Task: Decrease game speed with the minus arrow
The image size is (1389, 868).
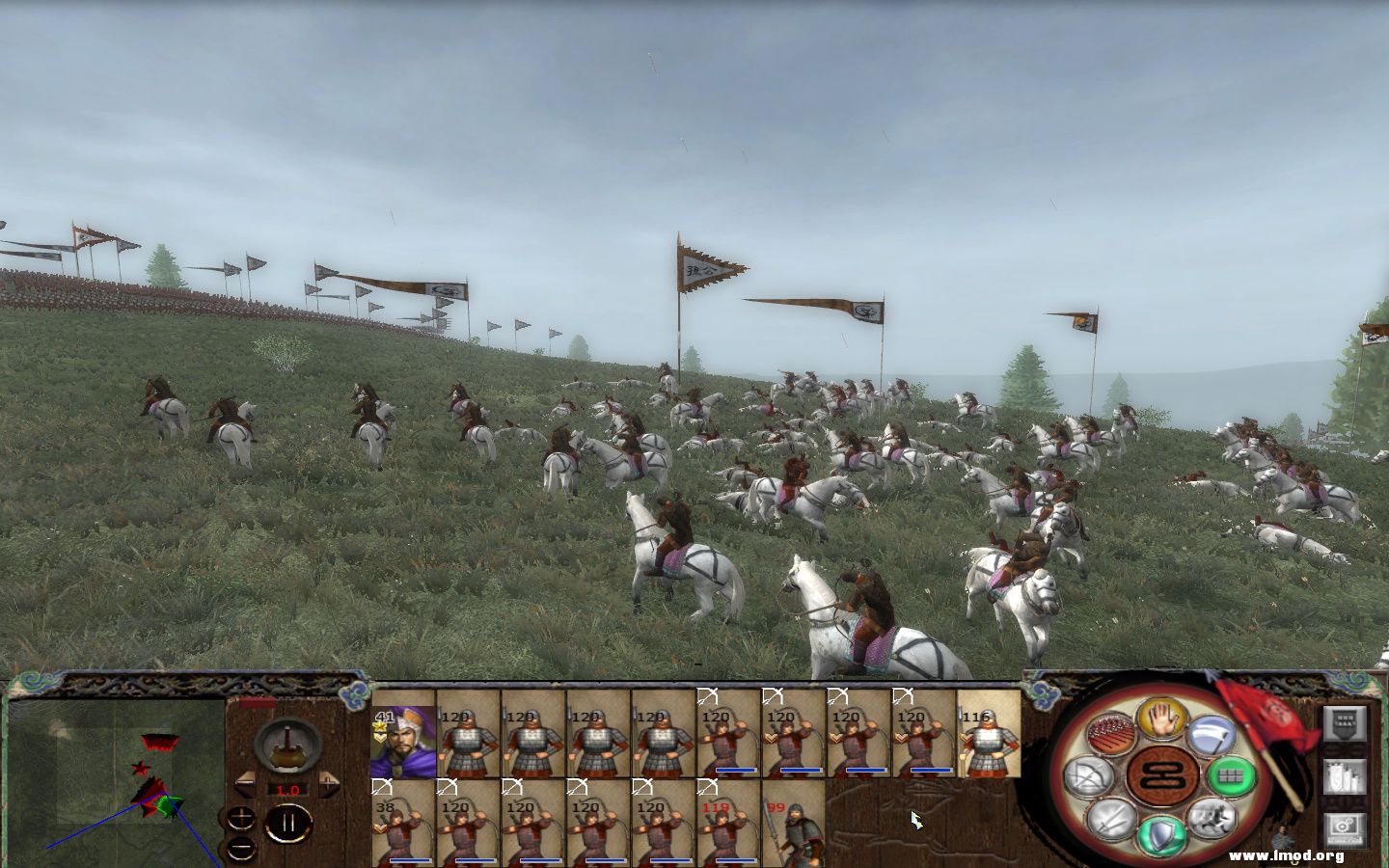Action: point(245,784)
